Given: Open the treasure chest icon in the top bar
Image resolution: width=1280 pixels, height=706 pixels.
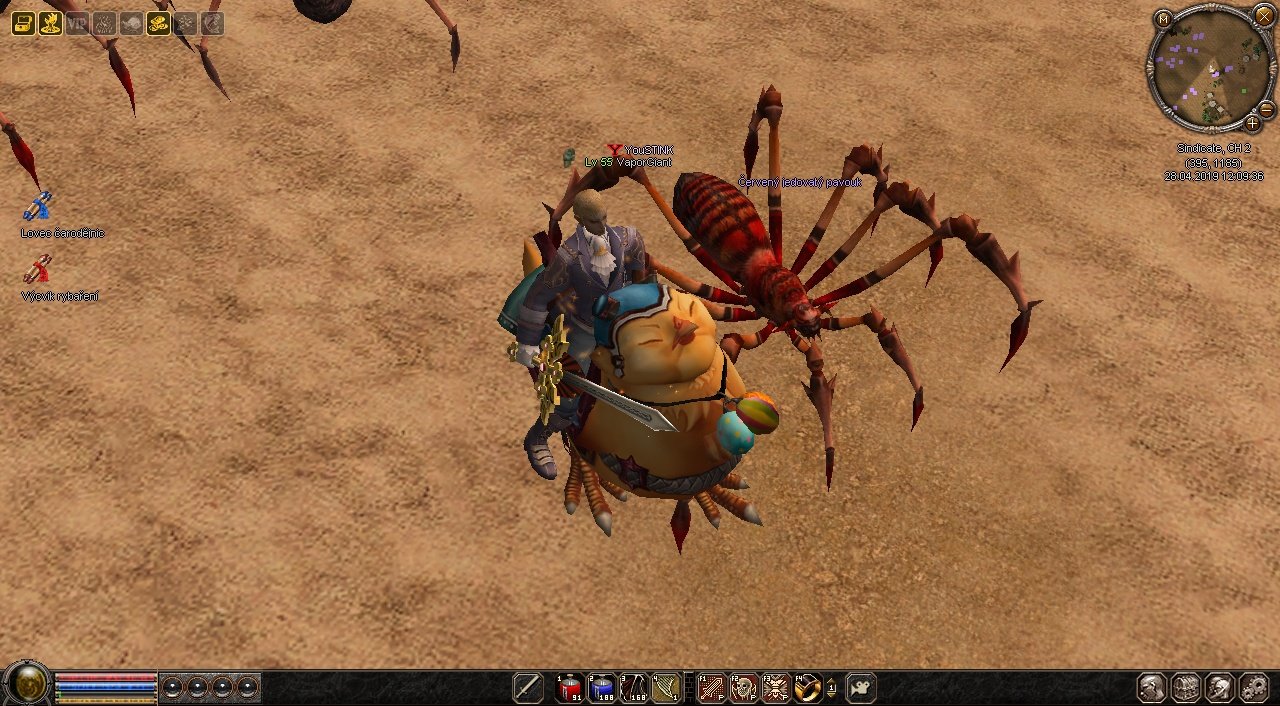Looking at the screenshot, I should point(23,24).
